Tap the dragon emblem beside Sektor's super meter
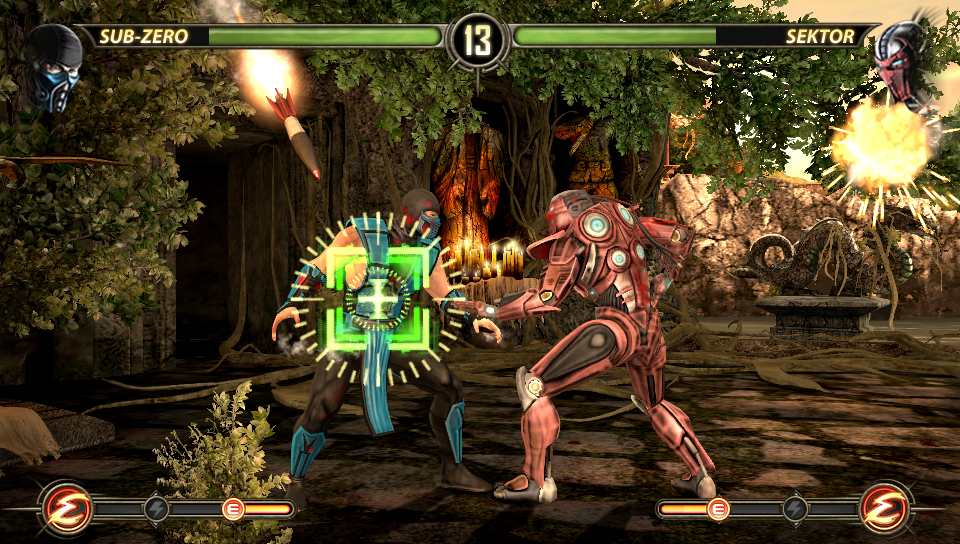 tap(886, 509)
